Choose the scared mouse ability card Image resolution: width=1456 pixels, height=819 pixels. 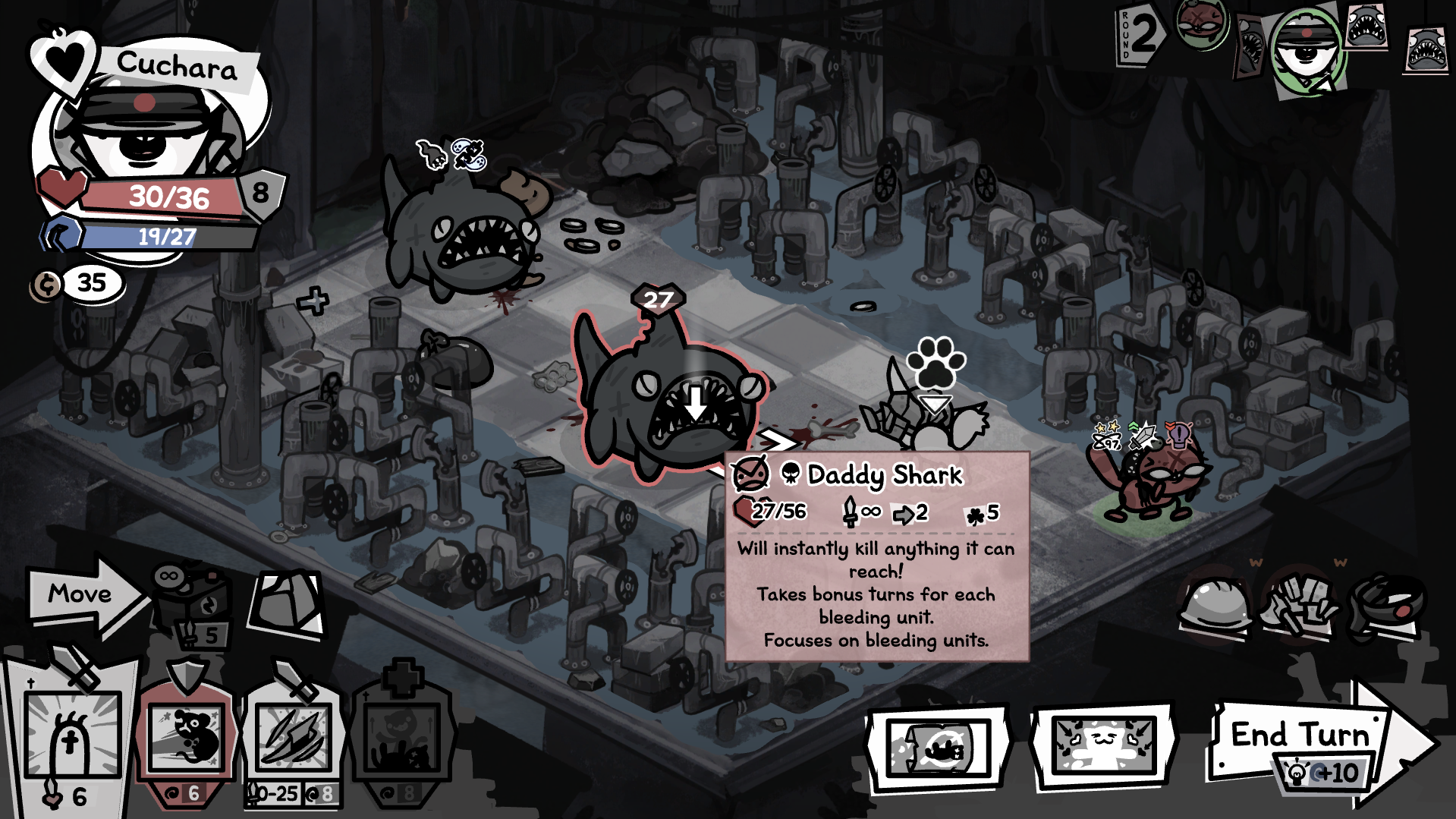tap(187, 736)
